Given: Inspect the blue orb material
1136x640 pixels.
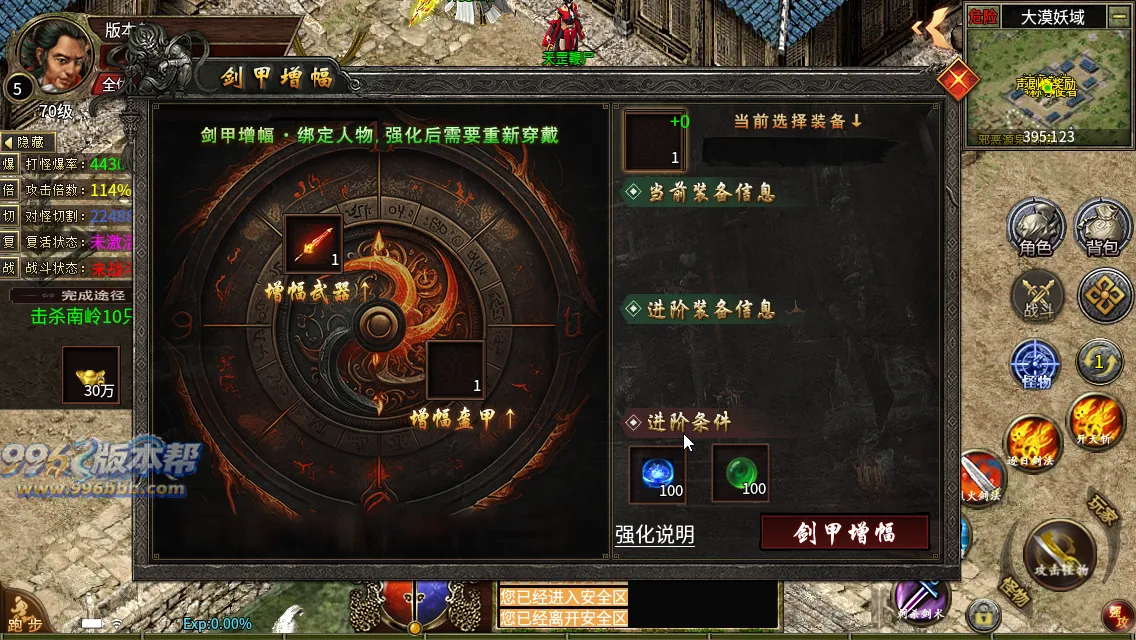Looking at the screenshot, I should pos(657,473).
